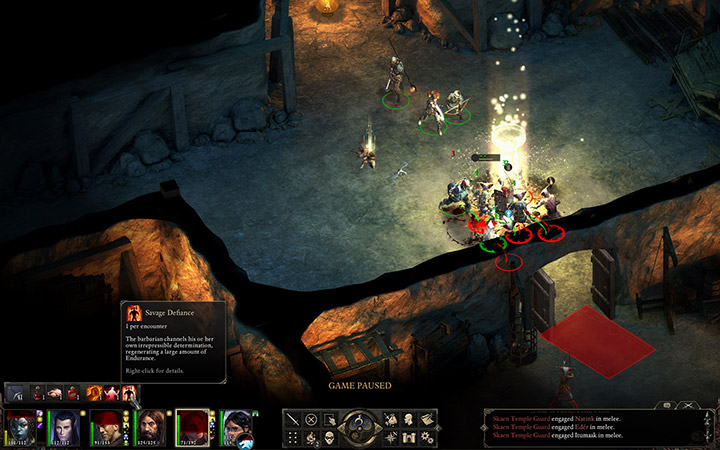Image resolution: width=720 pixels, height=450 pixels.
Task: Cancel the current action with the X button
Action: 311,419
